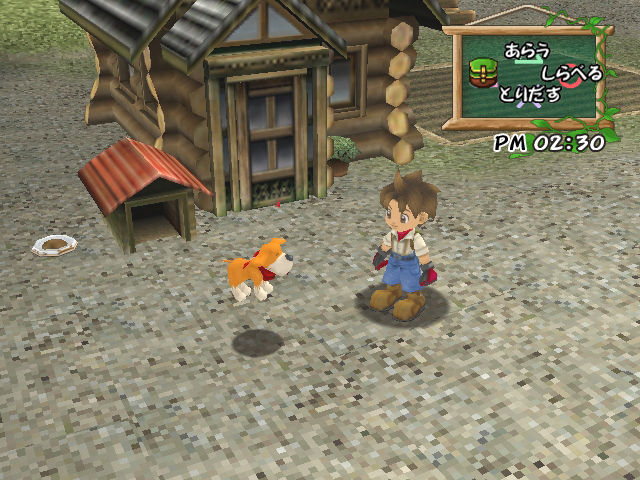Pick the とりだす action label
640x480 pixels.
[x=532, y=95]
